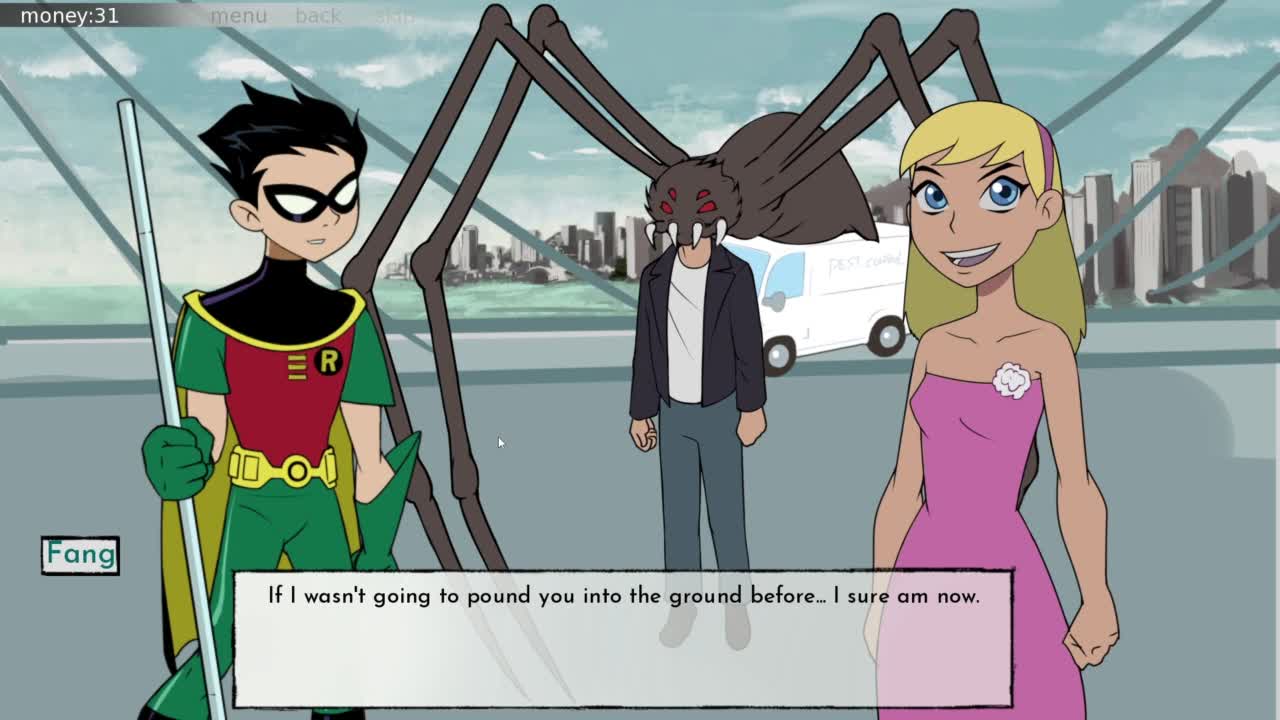Skip ahead with the skip button
This screenshot has height=720, width=1280.
[395, 16]
